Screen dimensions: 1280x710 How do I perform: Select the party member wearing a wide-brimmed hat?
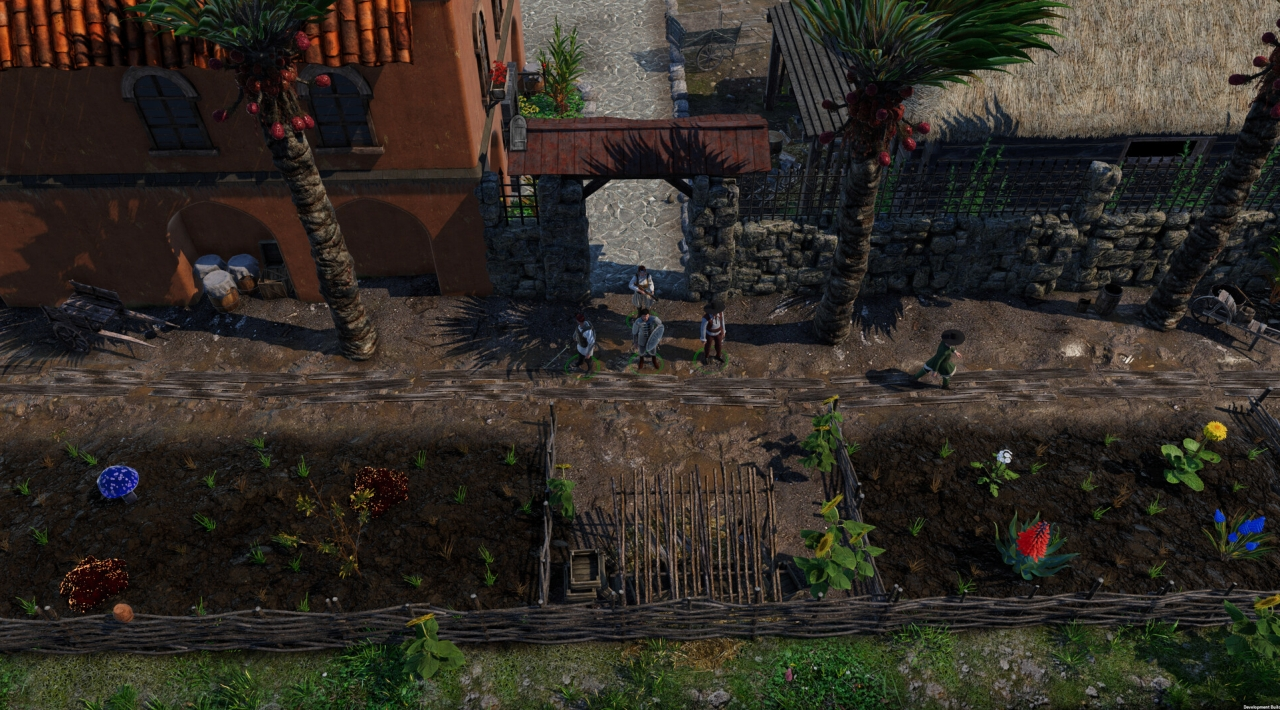pyautogui.click(x=713, y=330)
